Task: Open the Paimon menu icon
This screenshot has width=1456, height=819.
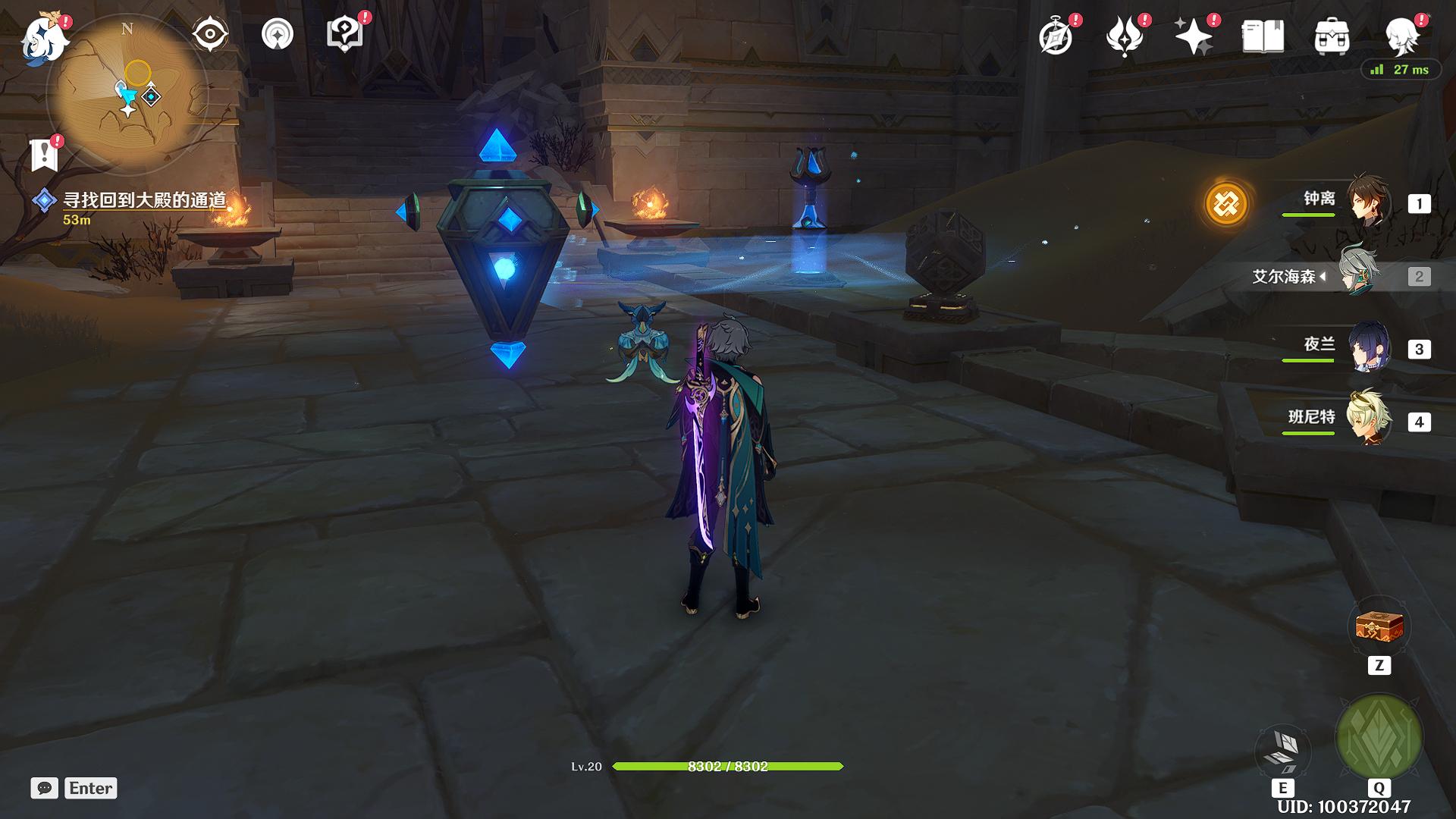Action: [x=45, y=38]
